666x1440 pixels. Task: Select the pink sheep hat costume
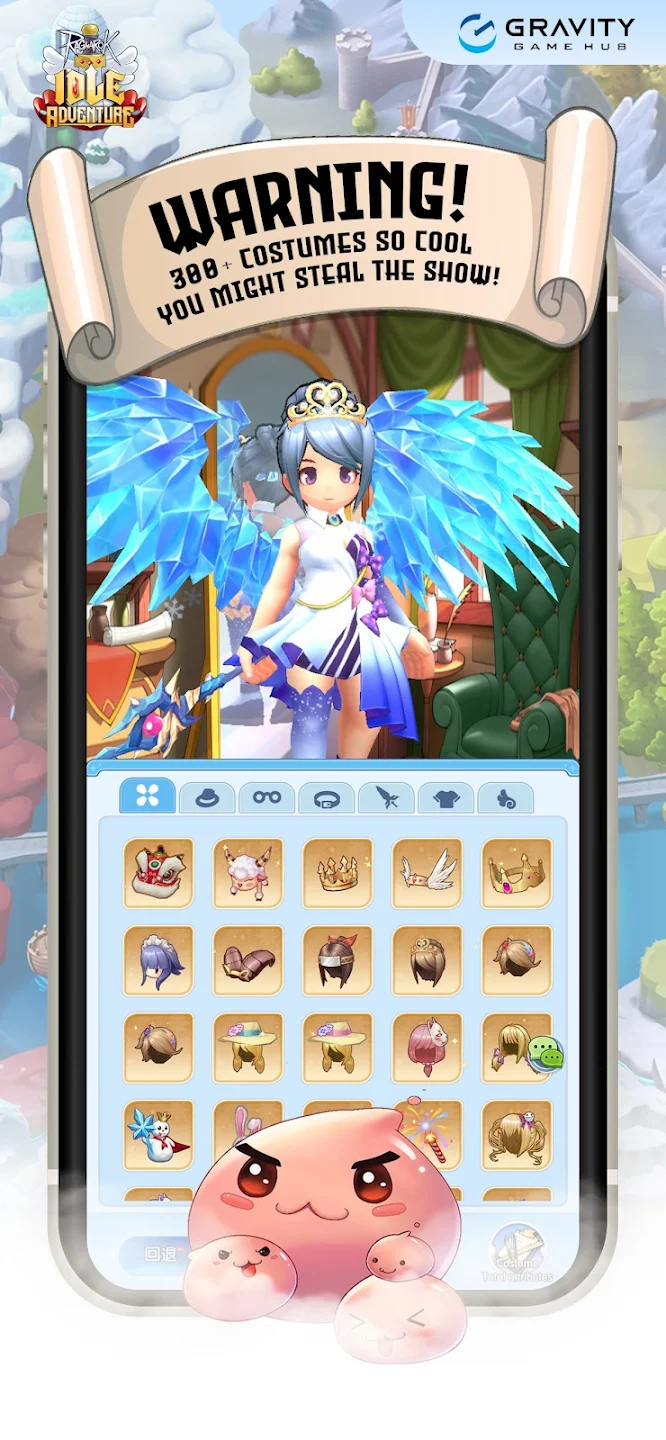click(x=248, y=873)
